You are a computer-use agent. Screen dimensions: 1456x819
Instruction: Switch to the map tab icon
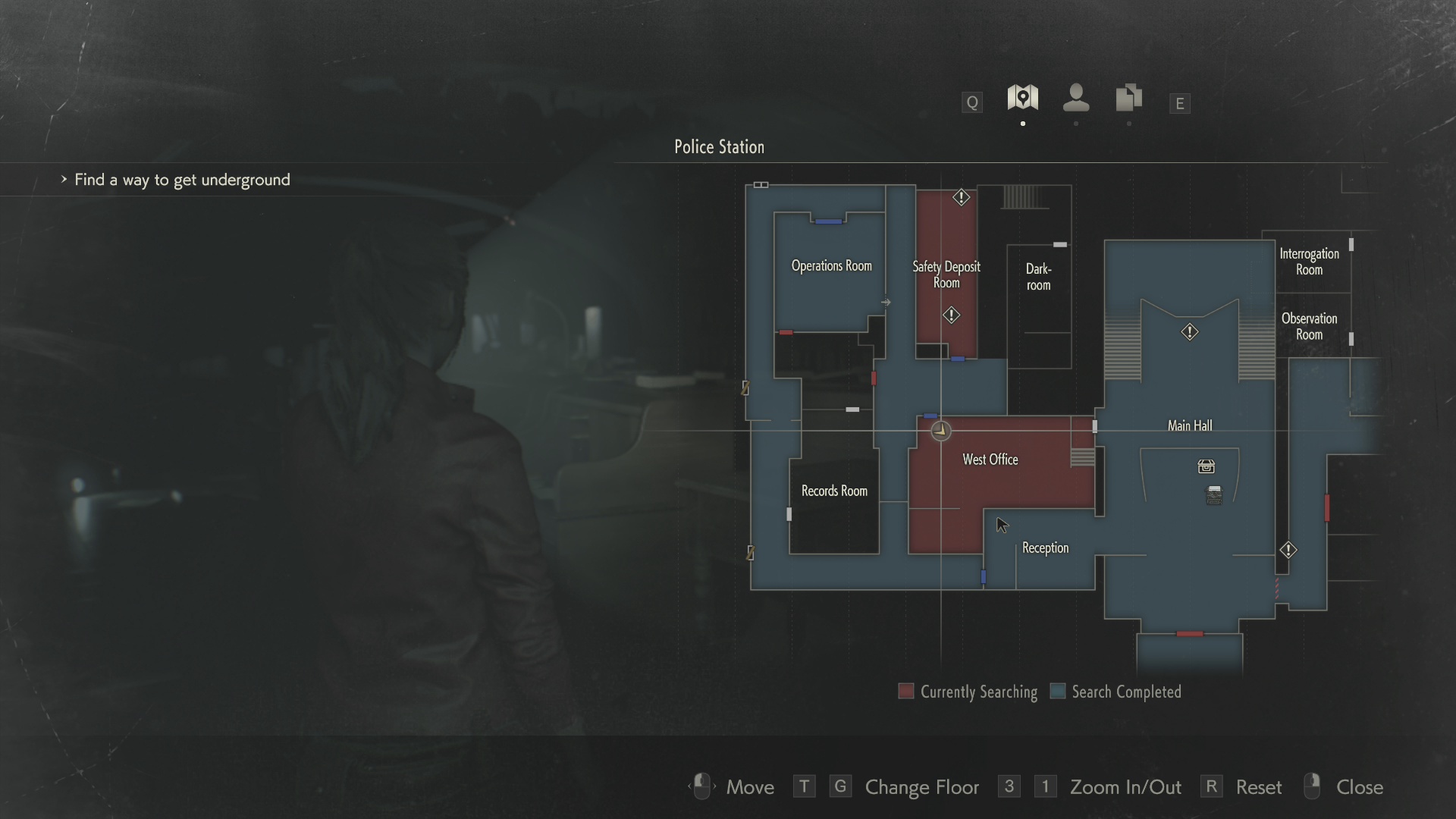coord(1022,98)
